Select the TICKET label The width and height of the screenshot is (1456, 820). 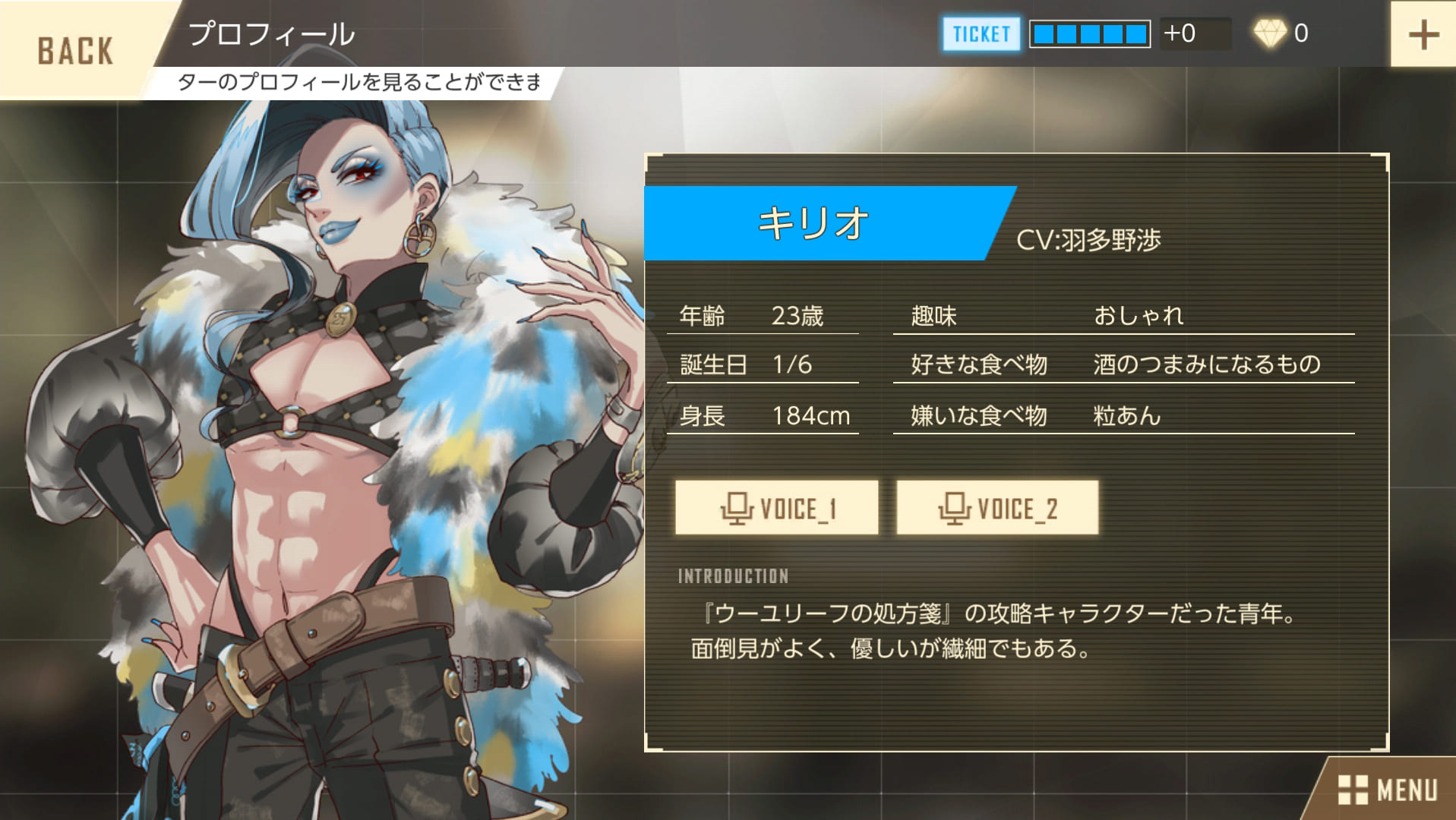(981, 34)
